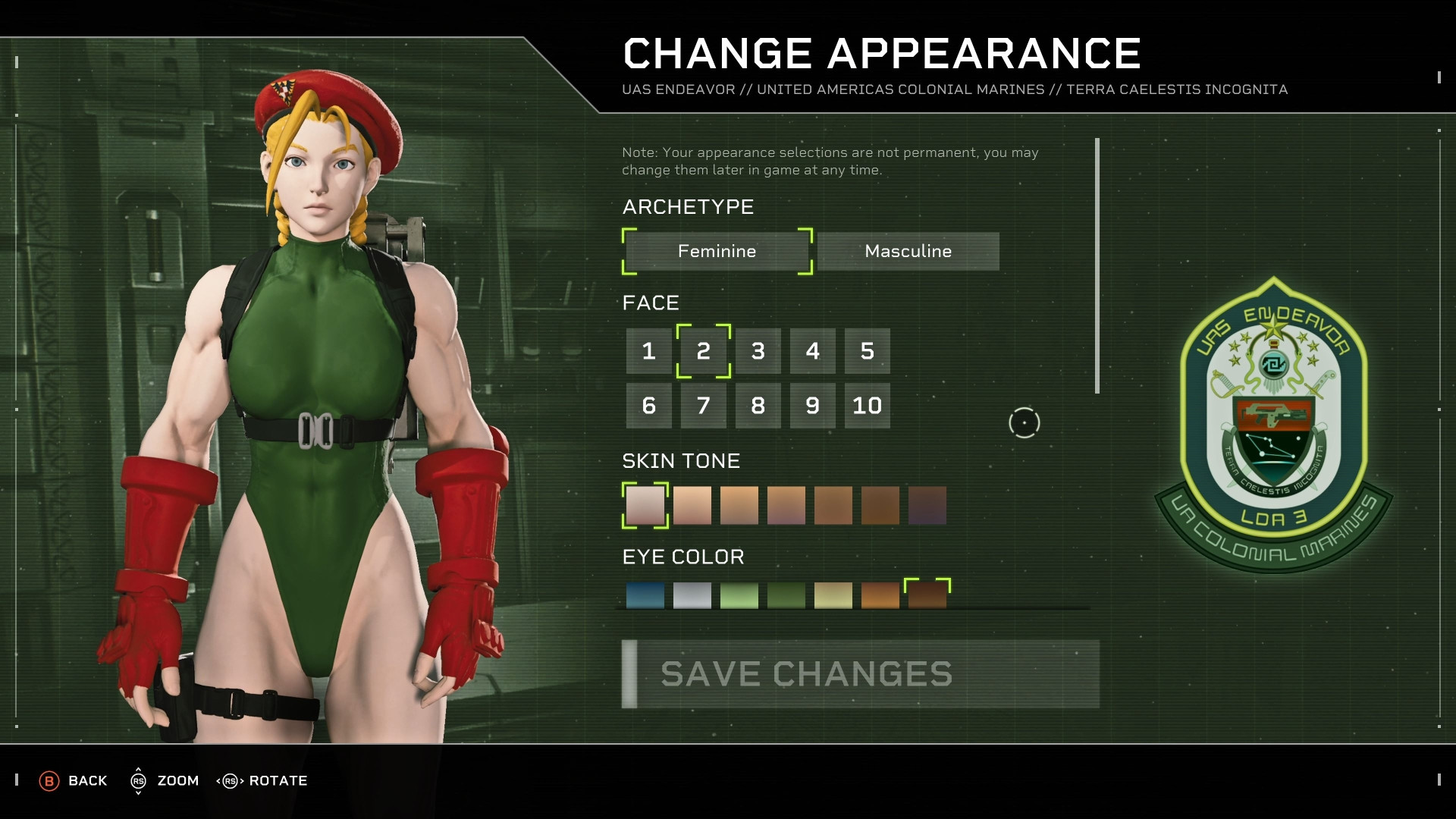Select the Feminine archetype

[x=716, y=251]
